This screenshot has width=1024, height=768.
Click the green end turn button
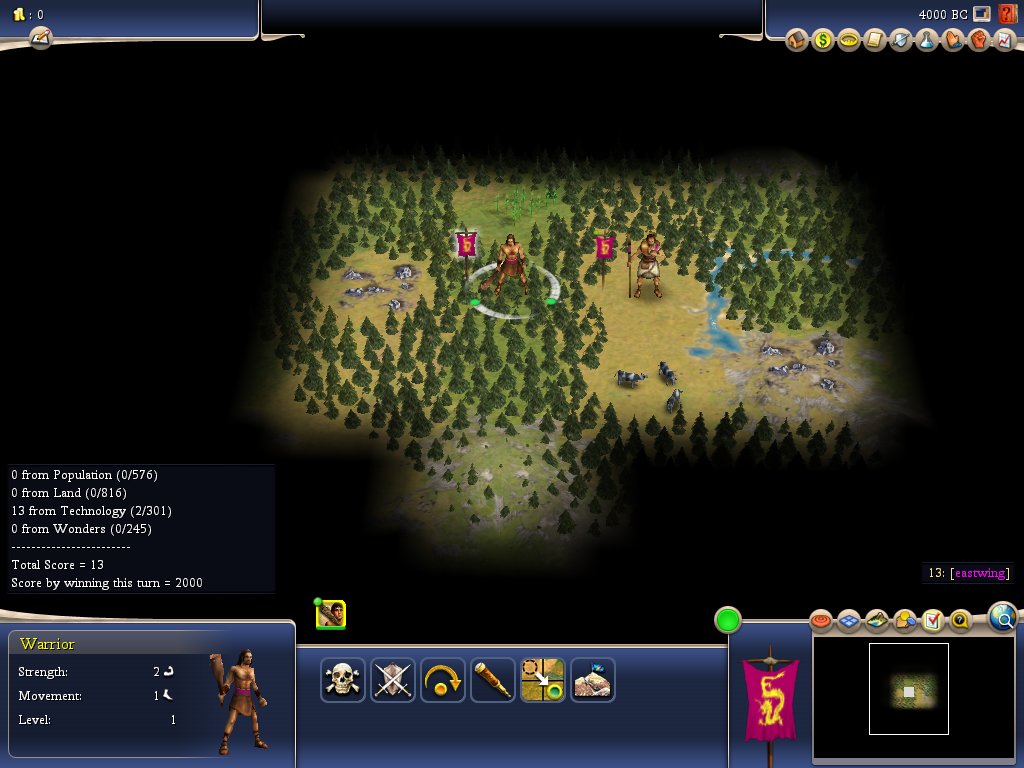coord(728,620)
